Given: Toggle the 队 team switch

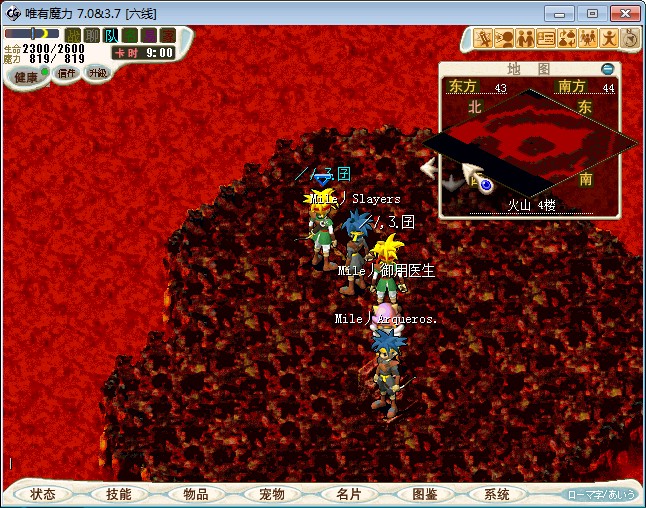Looking at the screenshot, I should click(111, 35).
